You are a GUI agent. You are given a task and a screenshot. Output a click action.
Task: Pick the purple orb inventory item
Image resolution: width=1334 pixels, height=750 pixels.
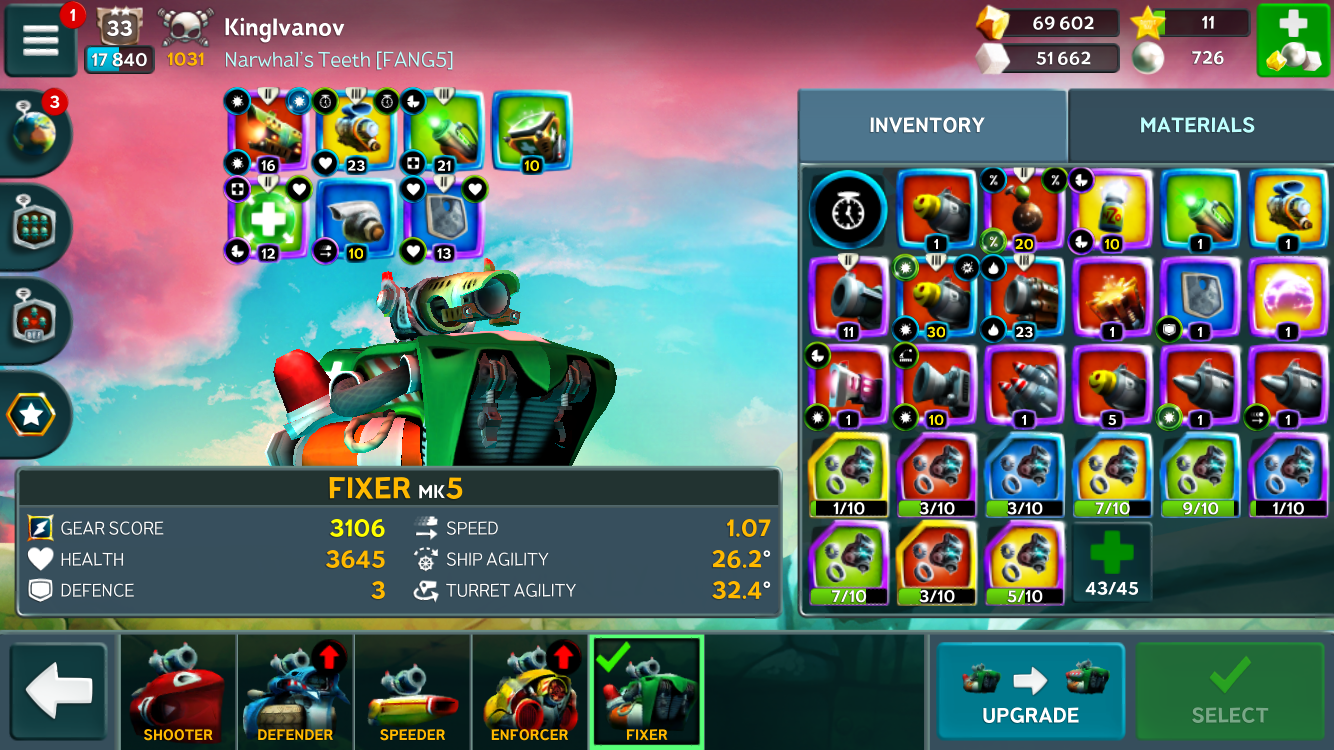tap(1288, 299)
